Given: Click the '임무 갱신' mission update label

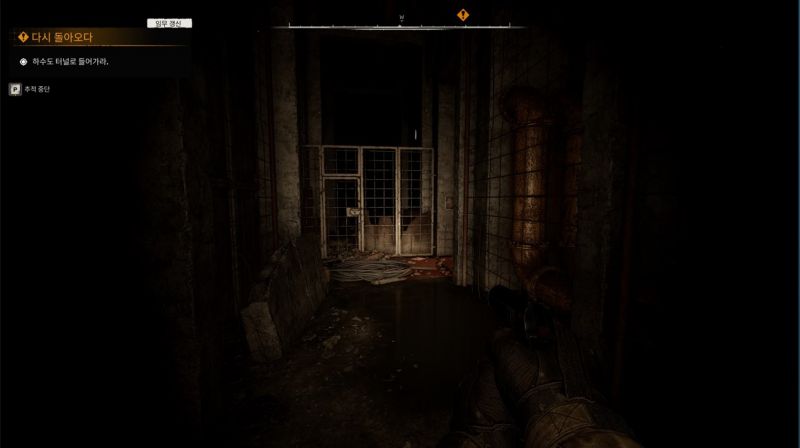Looking at the screenshot, I should point(169,23).
